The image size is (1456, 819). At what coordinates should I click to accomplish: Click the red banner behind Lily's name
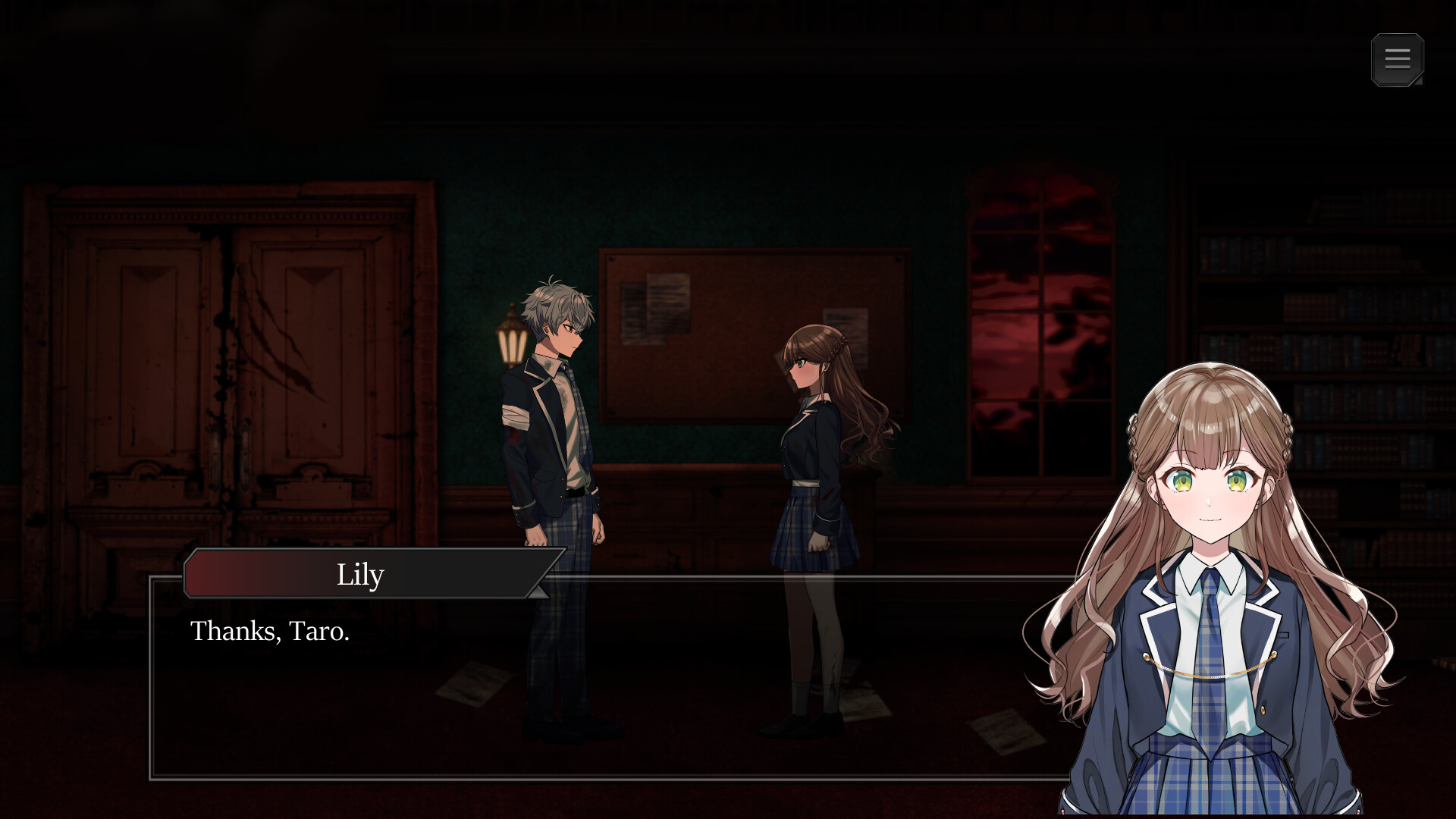[x=243, y=574]
